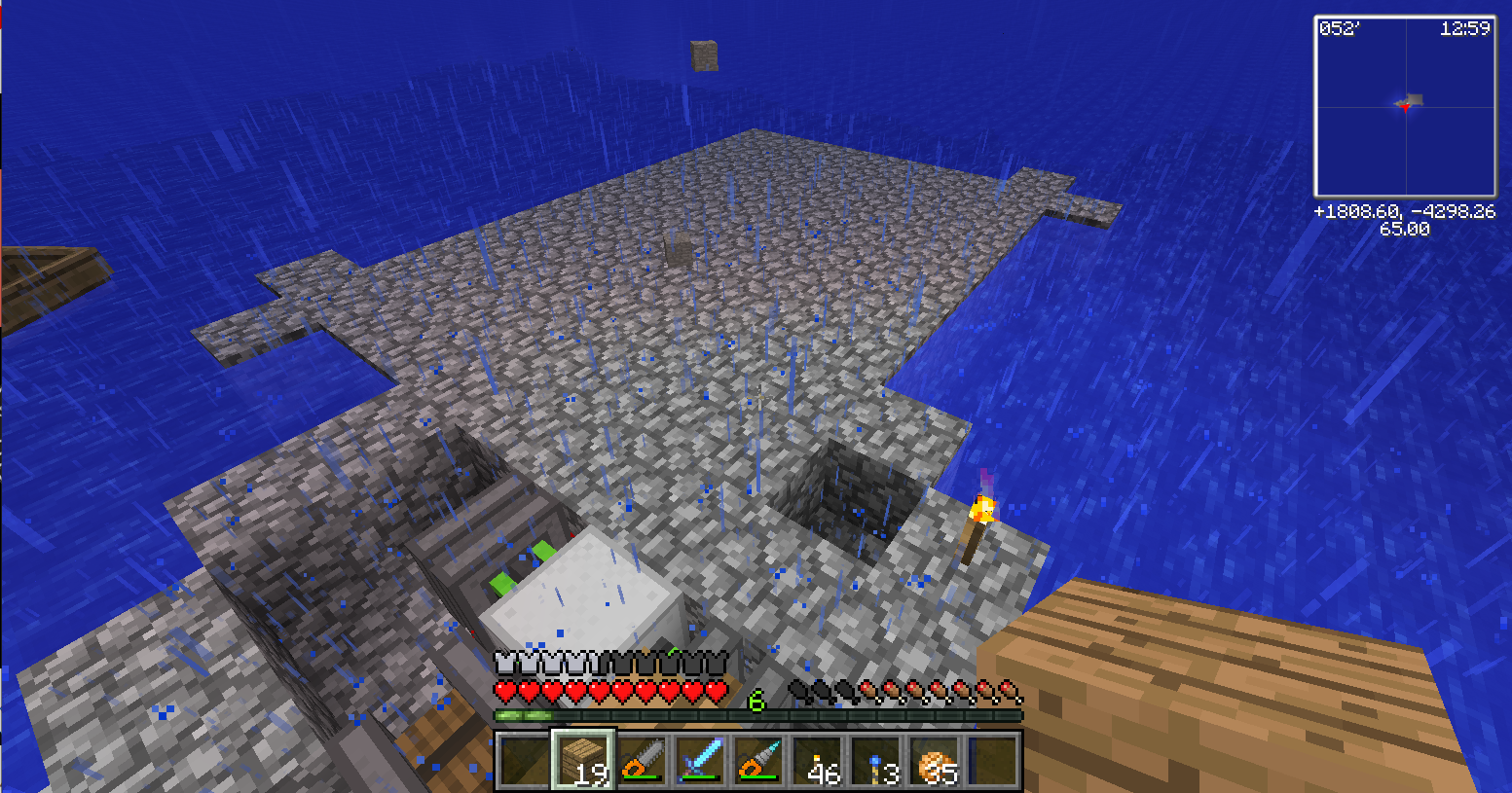Screen dimensions: 1512x793
Task: Equip the diamond sword slot
Action: click(700, 760)
